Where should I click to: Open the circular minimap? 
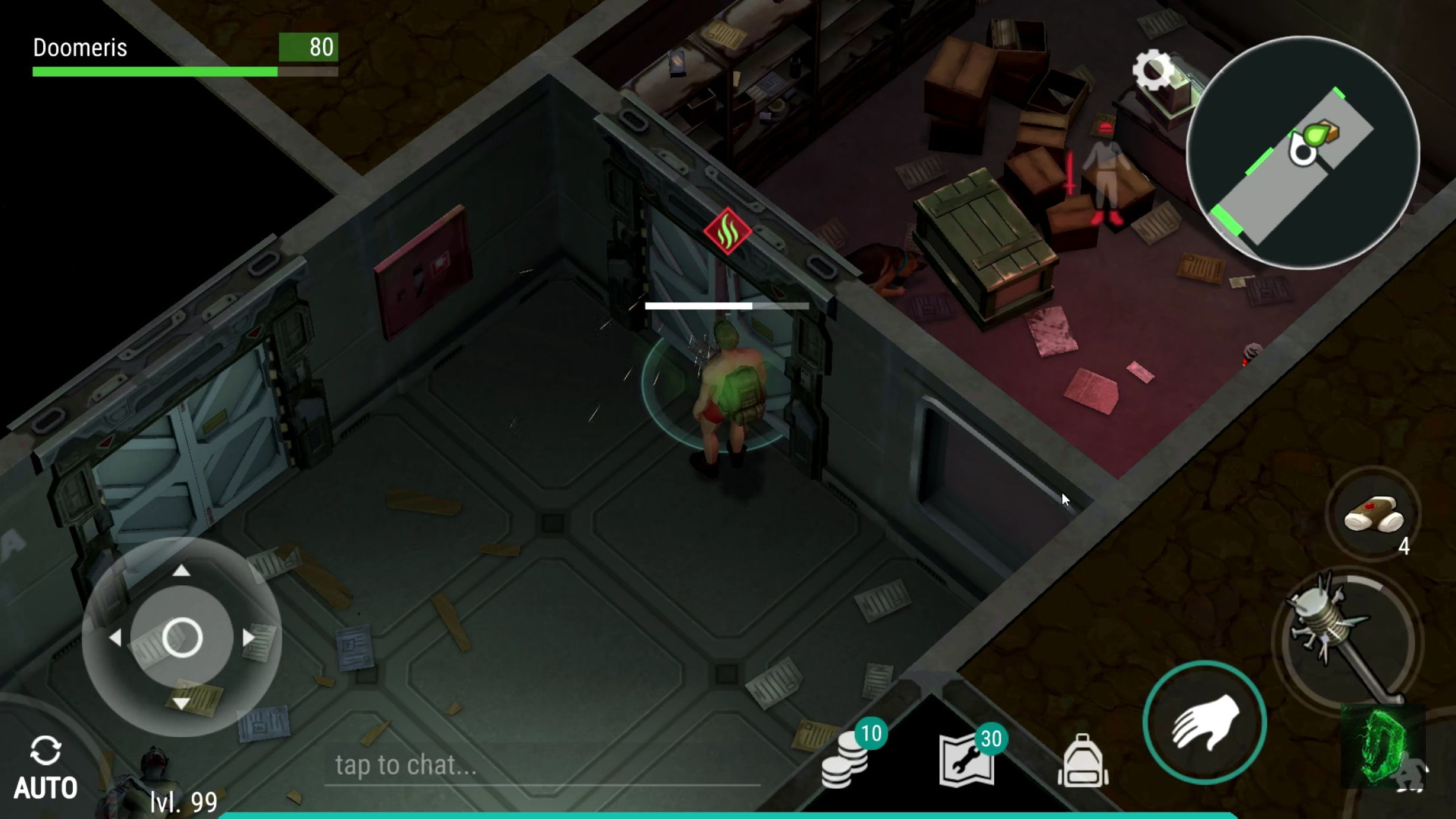coord(1303,153)
